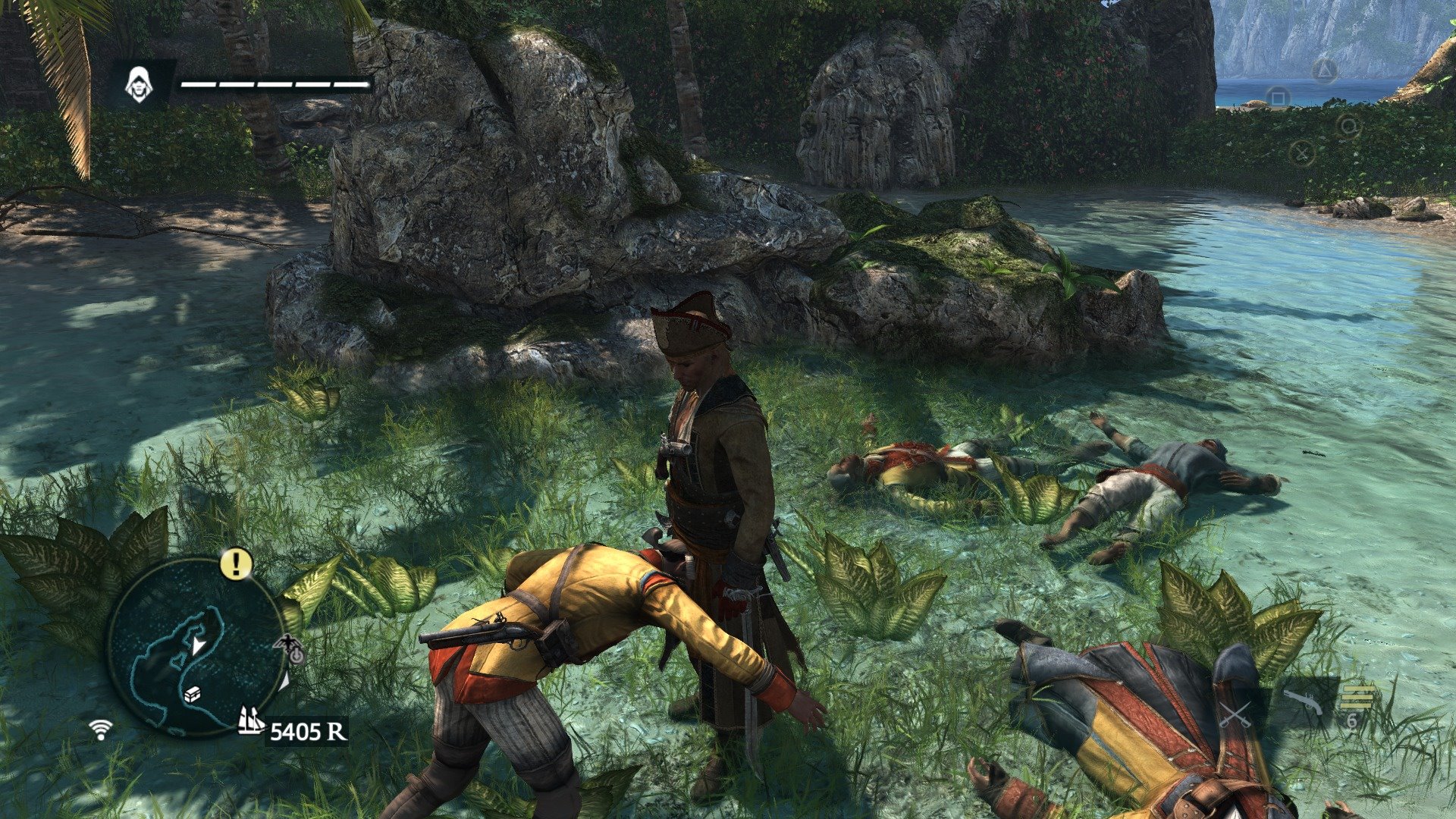Choose the flintlock pistol weapon slot
The width and height of the screenshot is (1456, 819).
click(x=1303, y=703)
